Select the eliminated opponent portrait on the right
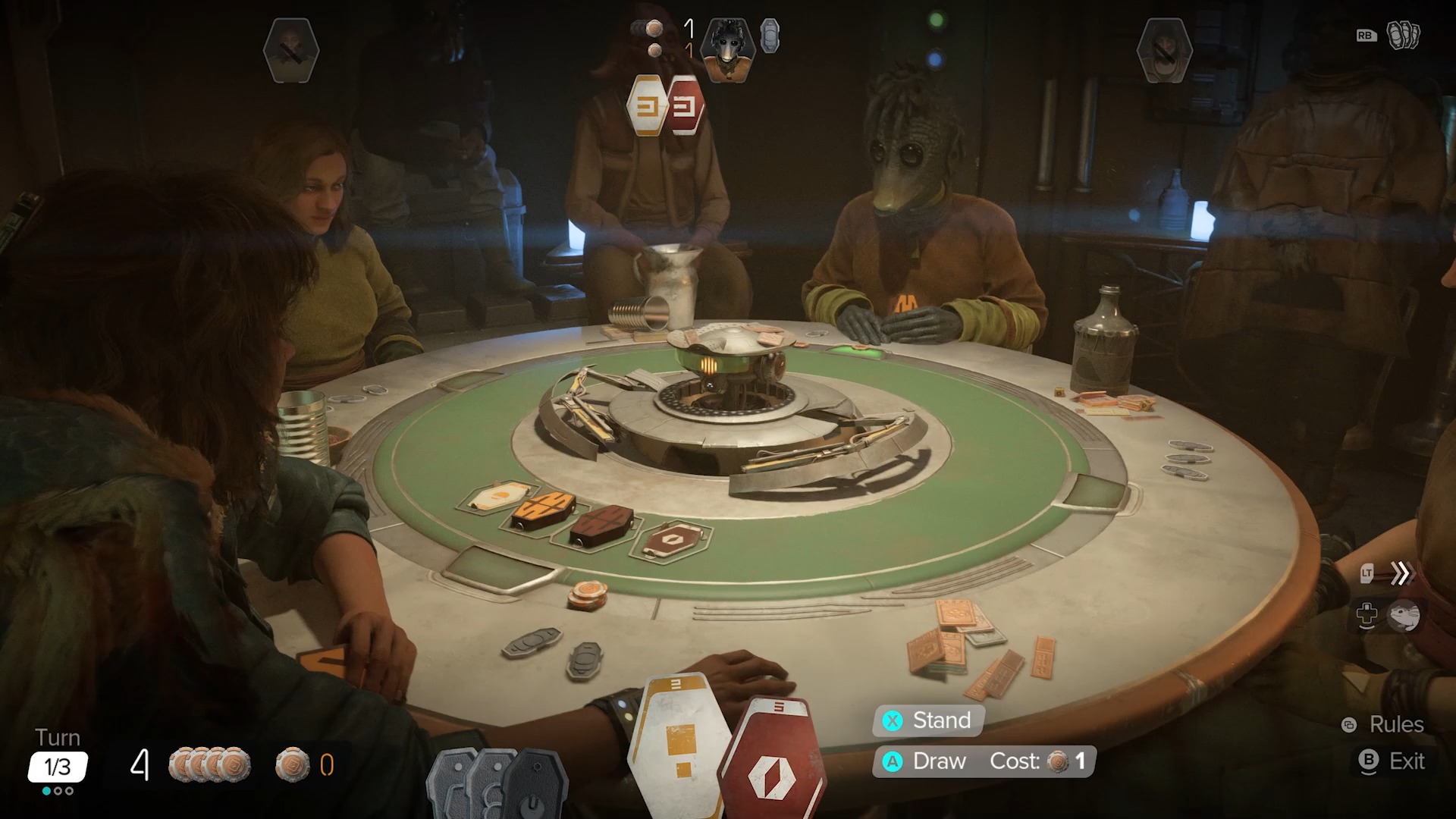Image resolution: width=1456 pixels, height=819 pixels. [1165, 50]
